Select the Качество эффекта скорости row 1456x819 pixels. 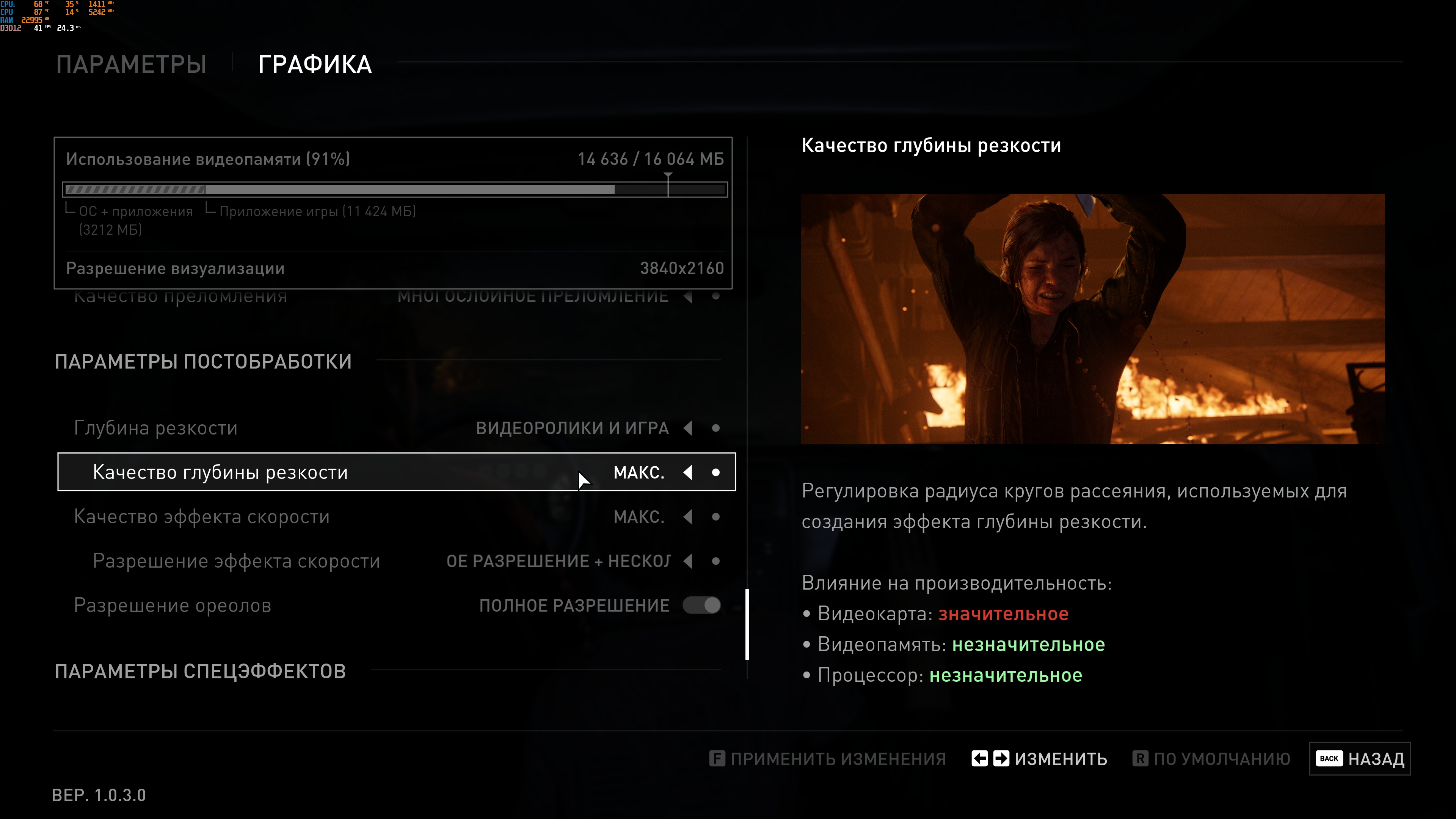[202, 516]
